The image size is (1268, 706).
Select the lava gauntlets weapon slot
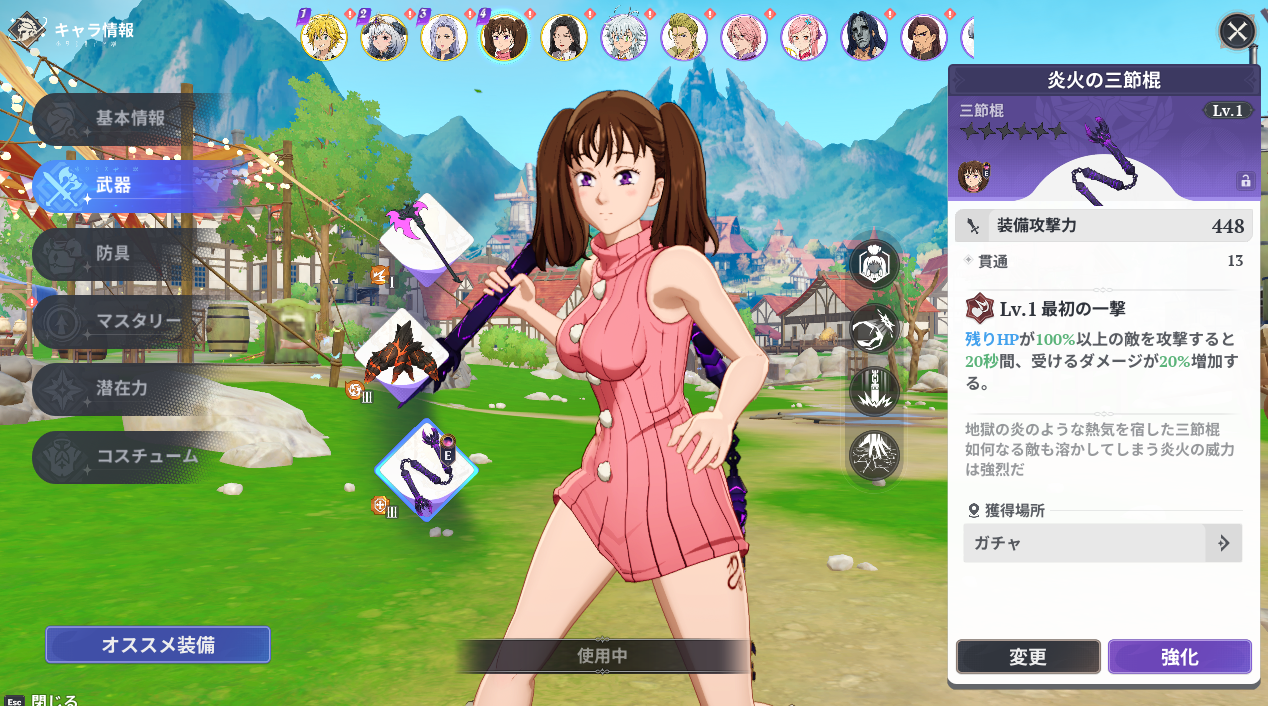point(403,355)
